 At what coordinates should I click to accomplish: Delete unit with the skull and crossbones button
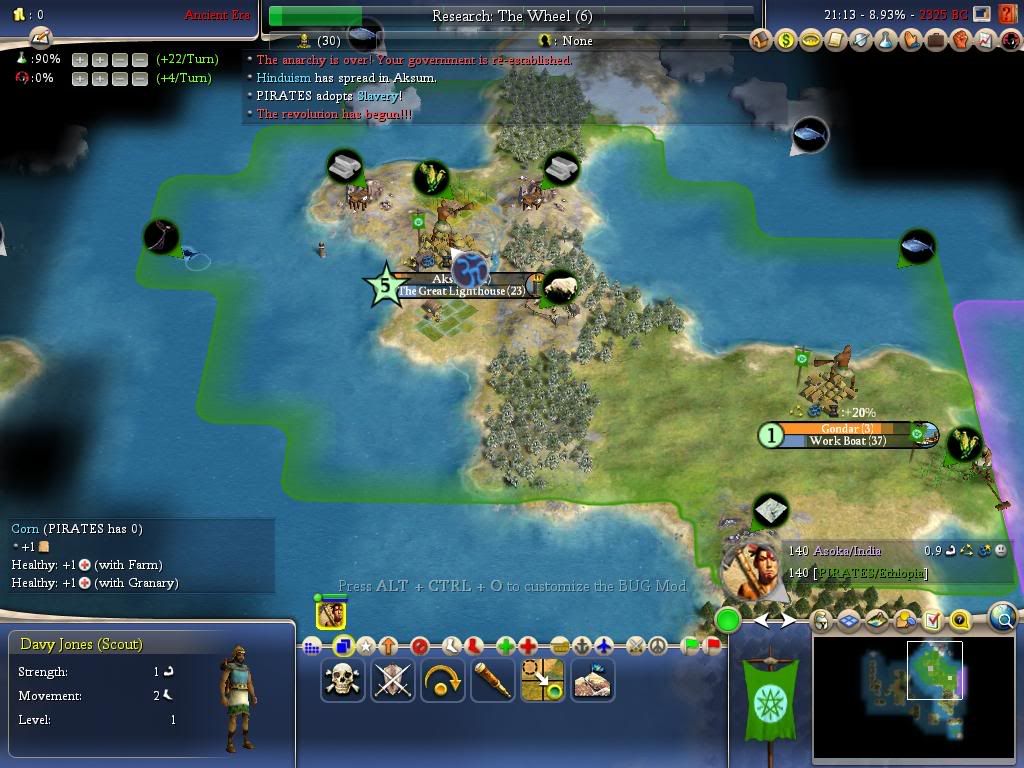tap(343, 681)
